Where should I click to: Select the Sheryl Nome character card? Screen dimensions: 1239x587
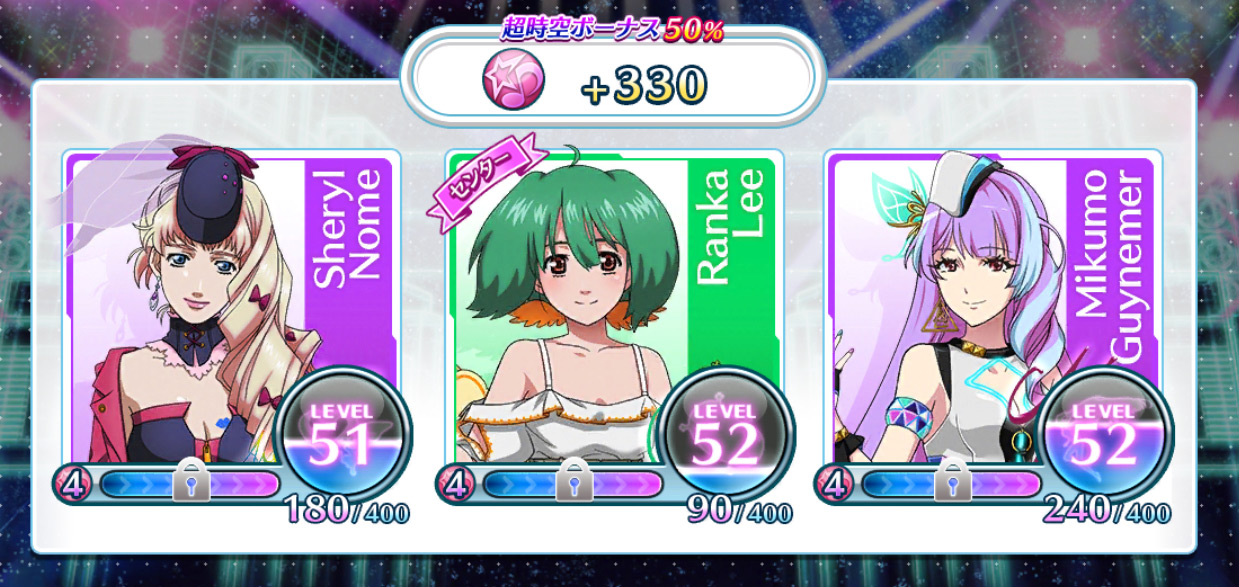click(x=231, y=310)
